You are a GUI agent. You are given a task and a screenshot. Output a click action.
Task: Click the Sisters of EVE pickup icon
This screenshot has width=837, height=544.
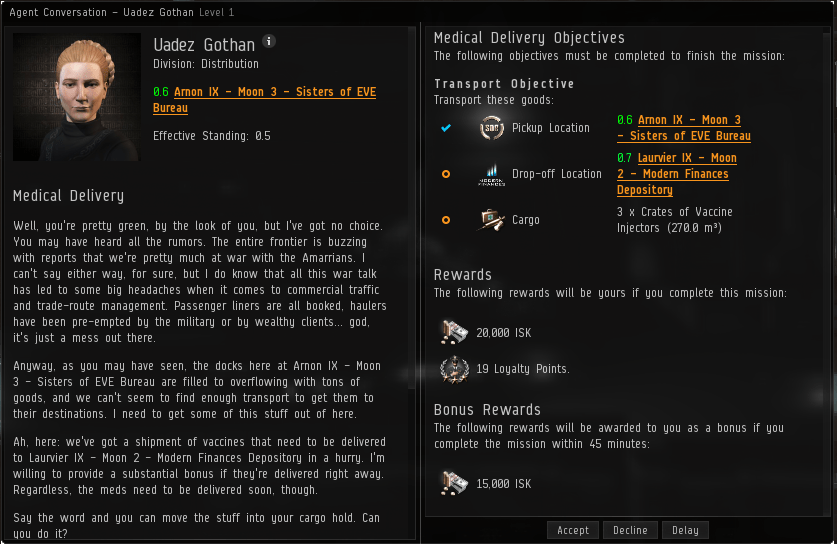point(491,128)
